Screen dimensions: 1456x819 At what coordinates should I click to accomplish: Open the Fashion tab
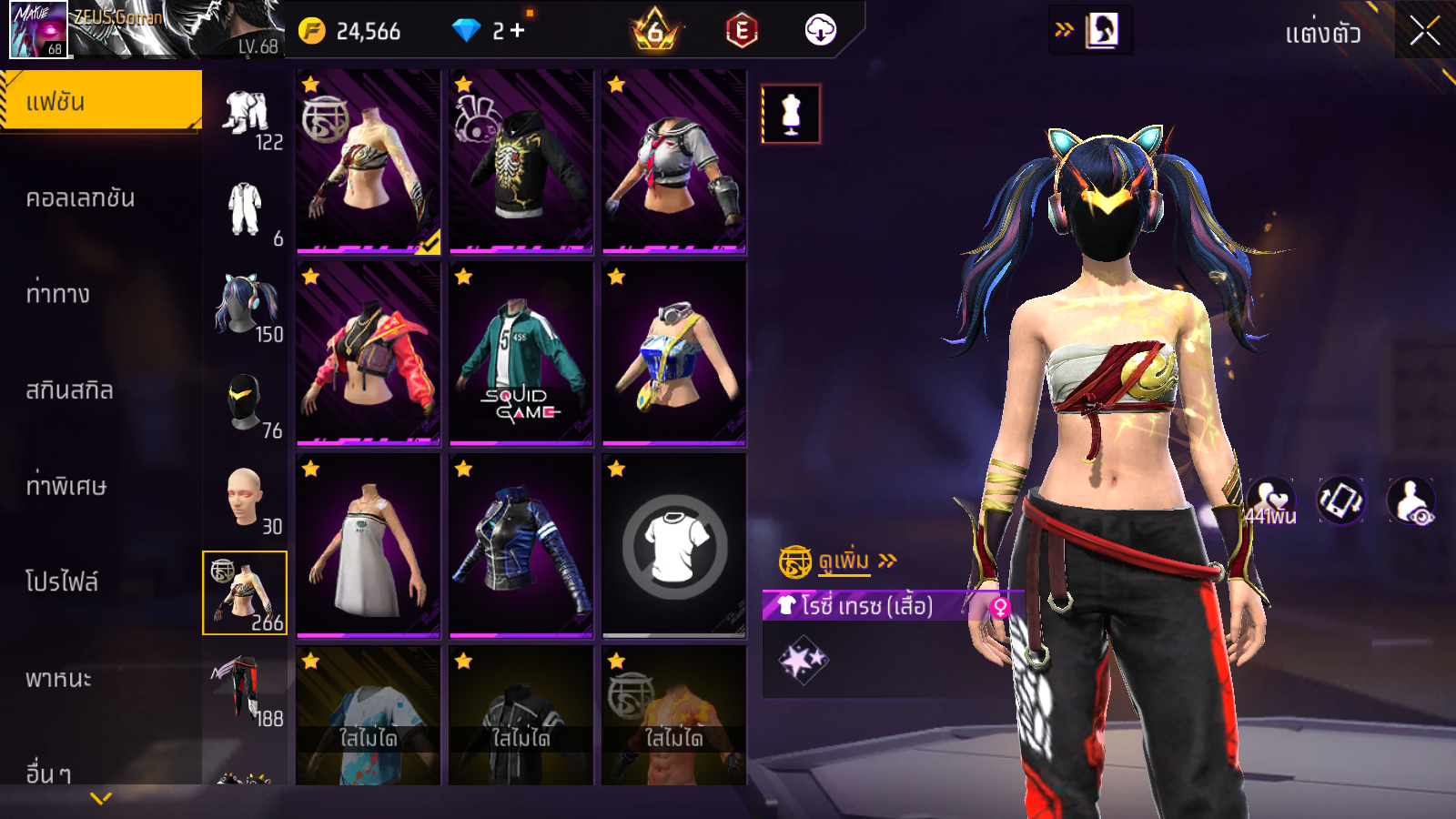pos(101,101)
